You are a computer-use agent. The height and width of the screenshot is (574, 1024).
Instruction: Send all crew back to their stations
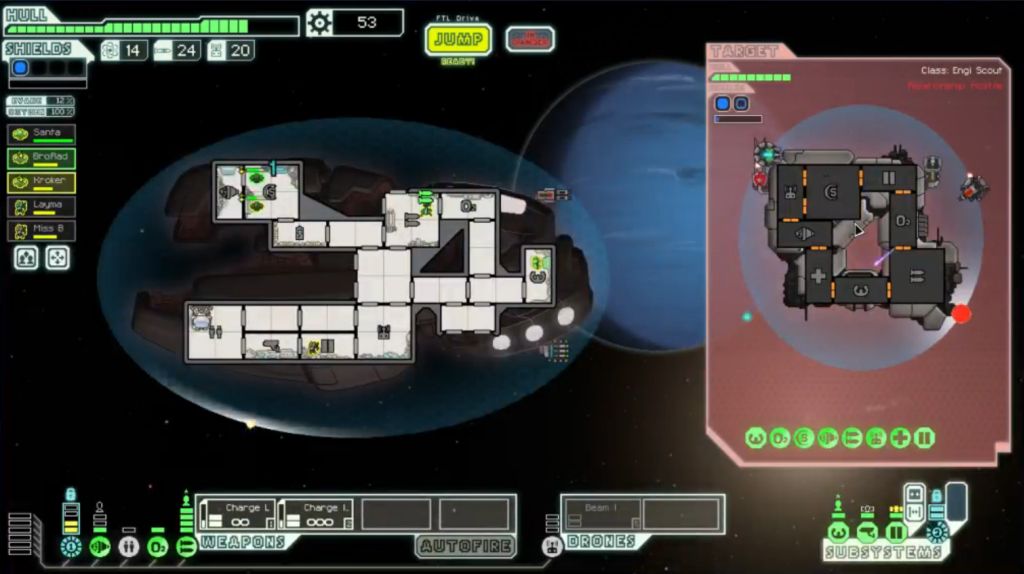click(58, 258)
